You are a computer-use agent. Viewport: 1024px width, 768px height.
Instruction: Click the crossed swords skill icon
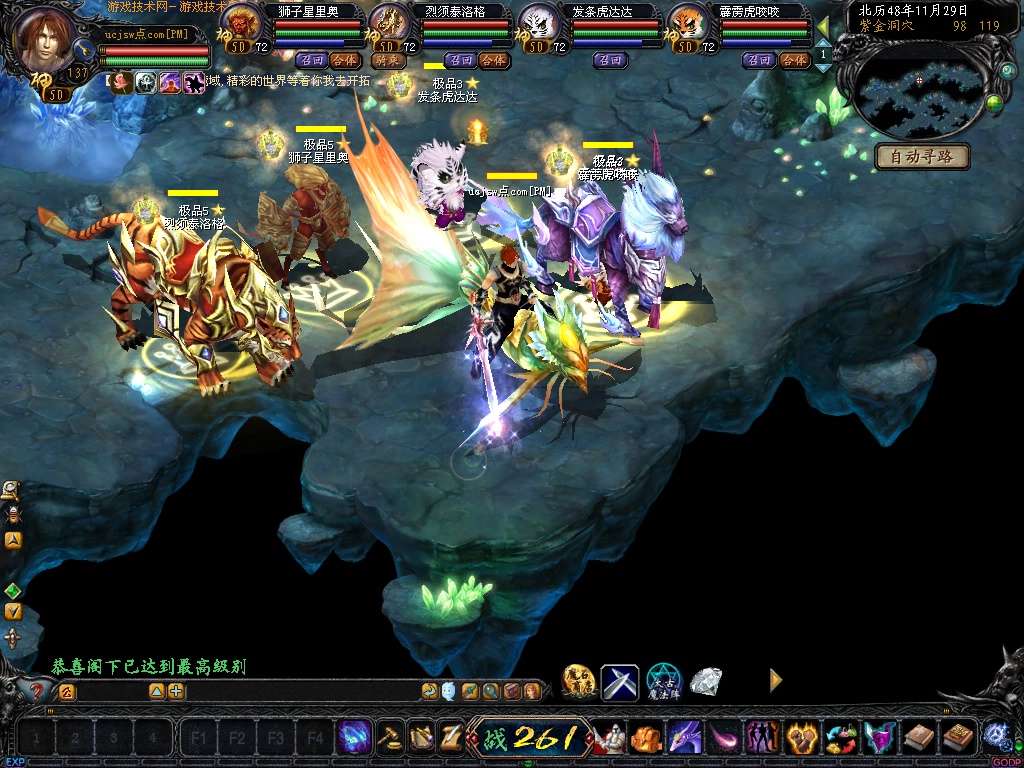619,682
